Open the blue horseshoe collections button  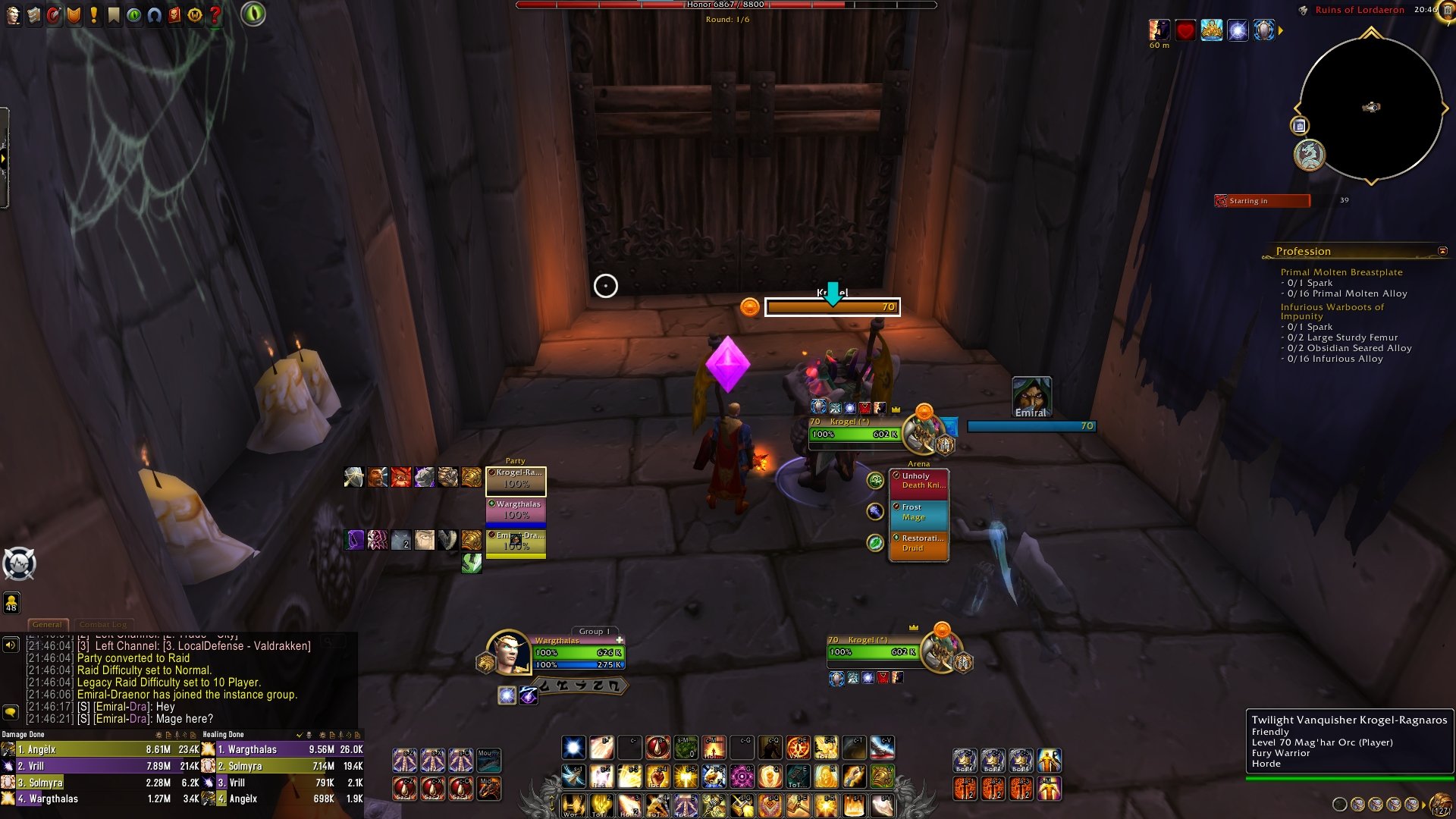pyautogui.click(x=155, y=14)
